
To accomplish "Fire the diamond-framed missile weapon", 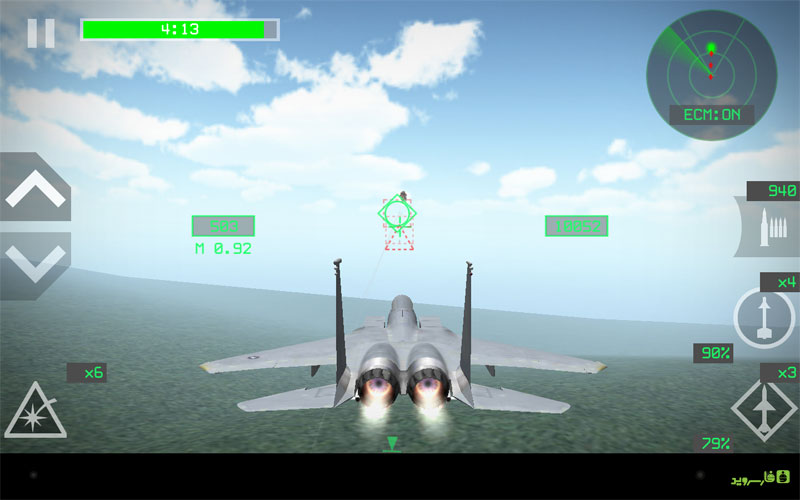I will tap(764, 408).
